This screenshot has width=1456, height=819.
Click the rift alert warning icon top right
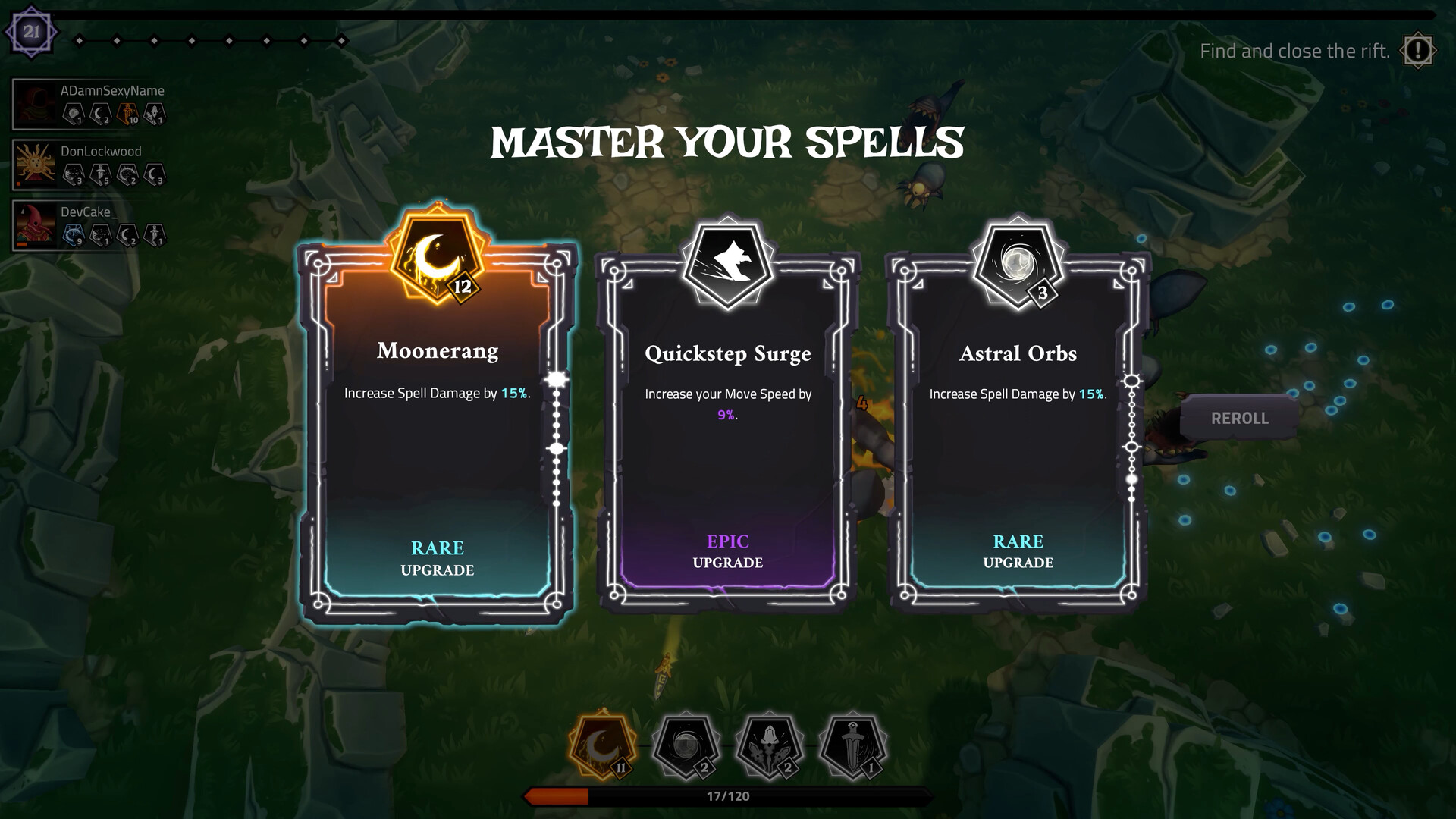[x=1417, y=51]
